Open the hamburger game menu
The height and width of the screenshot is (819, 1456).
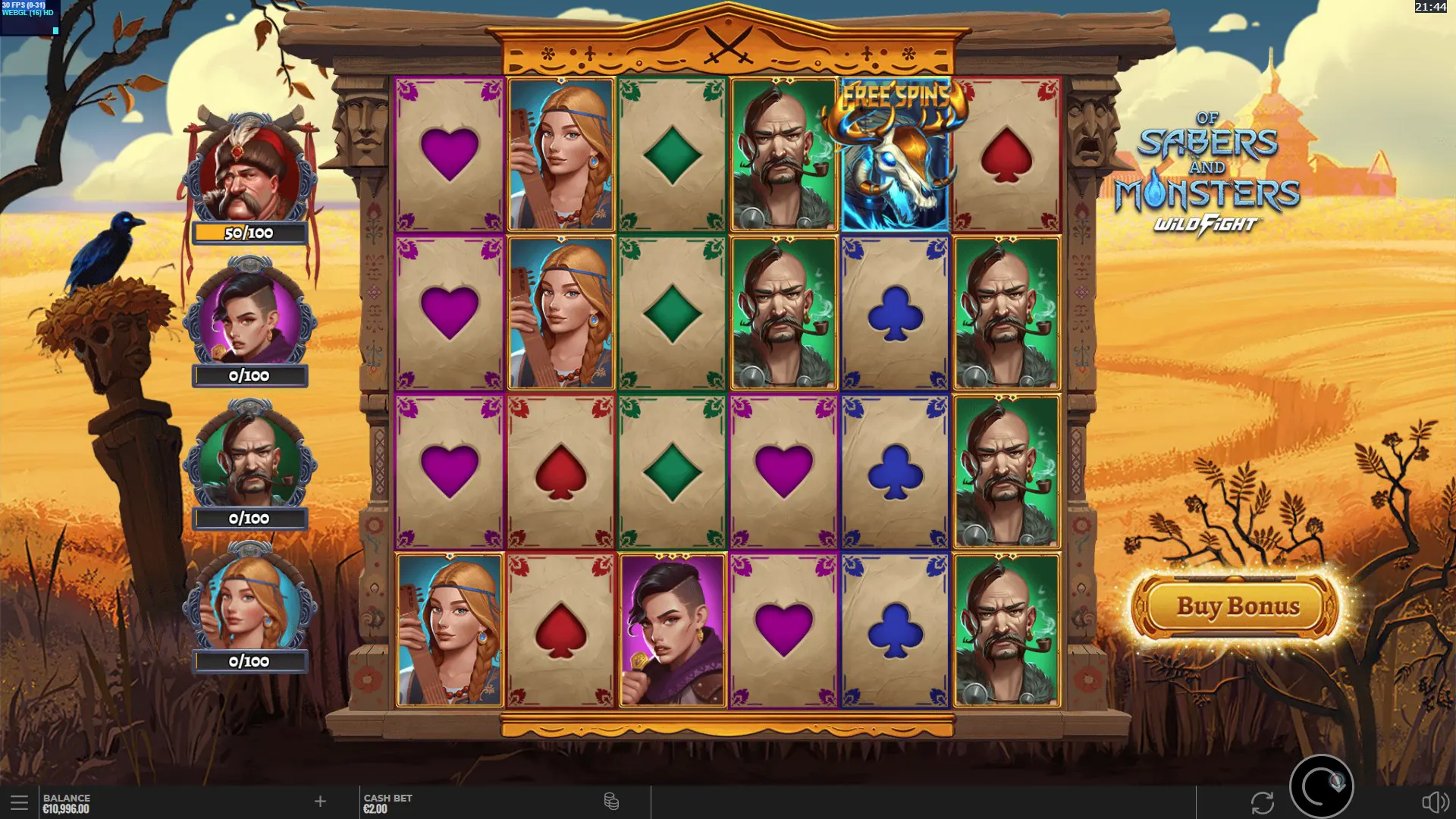pyautogui.click(x=19, y=802)
